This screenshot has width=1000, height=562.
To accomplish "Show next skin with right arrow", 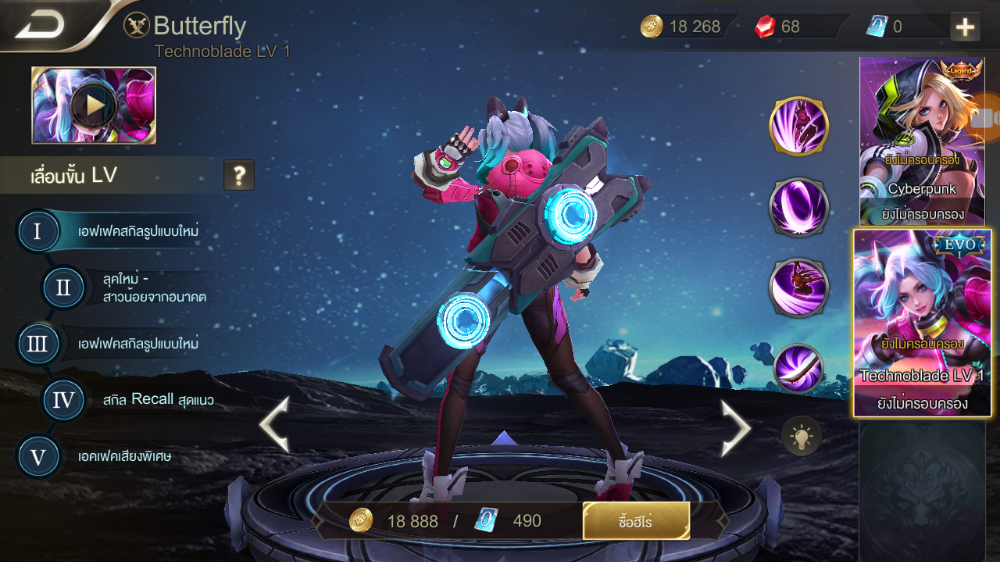I will (x=736, y=427).
